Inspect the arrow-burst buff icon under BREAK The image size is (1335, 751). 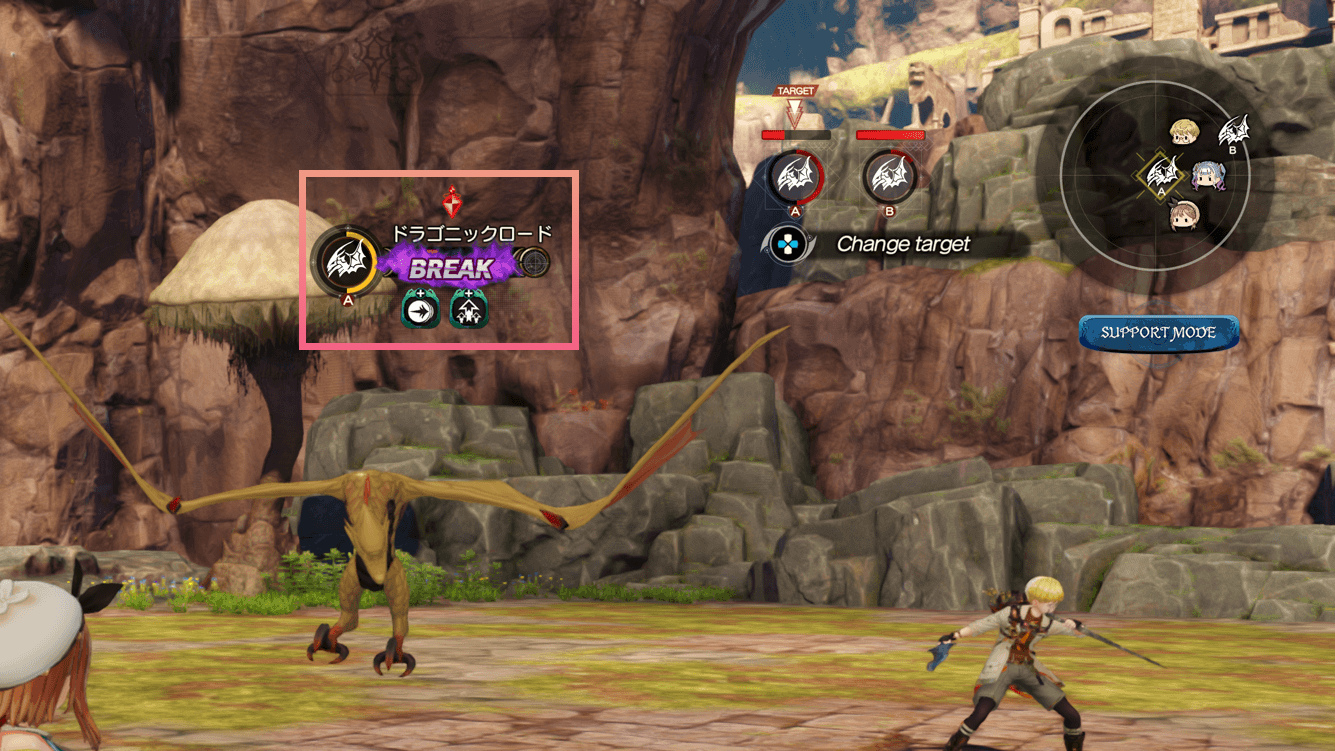click(x=422, y=310)
